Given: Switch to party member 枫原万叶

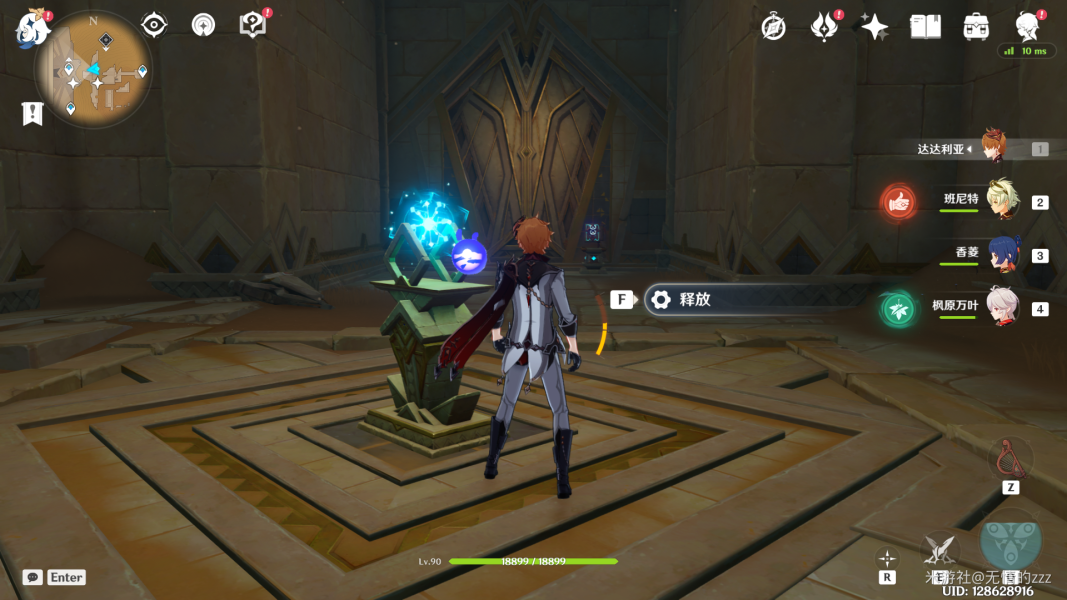Looking at the screenshot, I should [1001, 307].
